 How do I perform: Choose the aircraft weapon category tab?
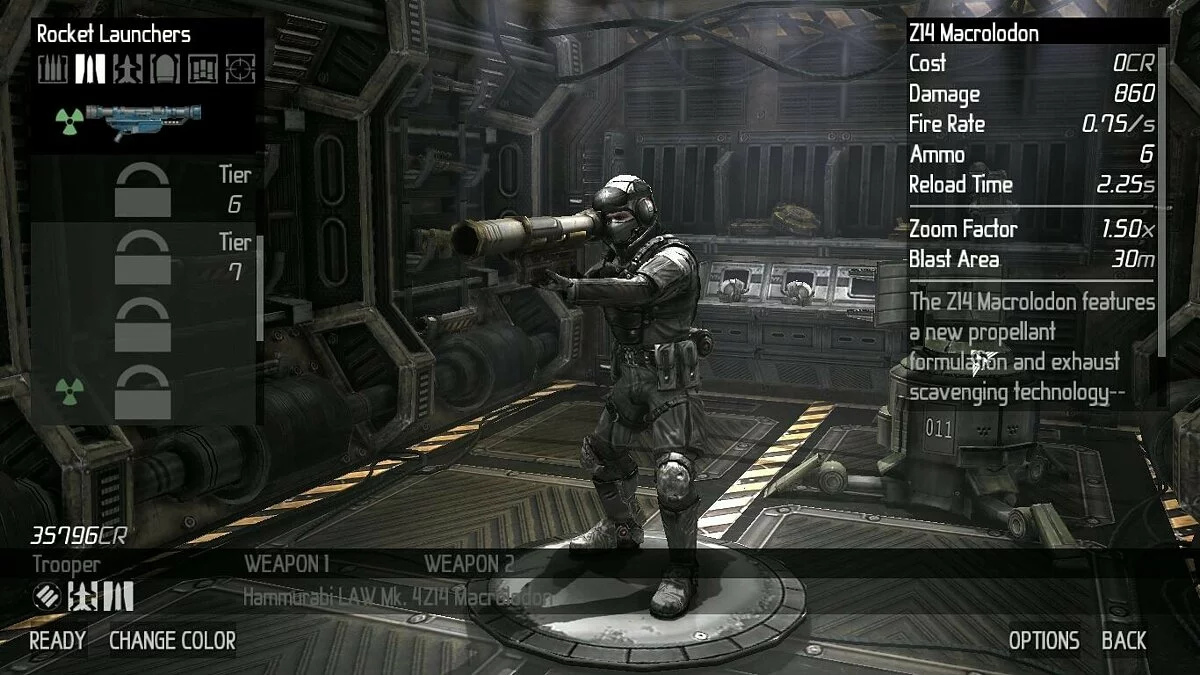pos(128,69)
